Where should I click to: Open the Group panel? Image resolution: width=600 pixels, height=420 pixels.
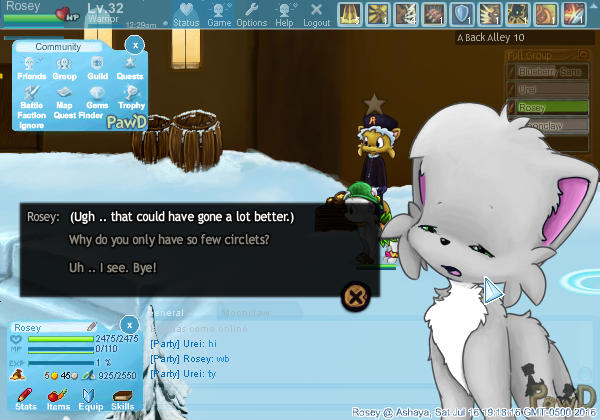tap(64, 67)
